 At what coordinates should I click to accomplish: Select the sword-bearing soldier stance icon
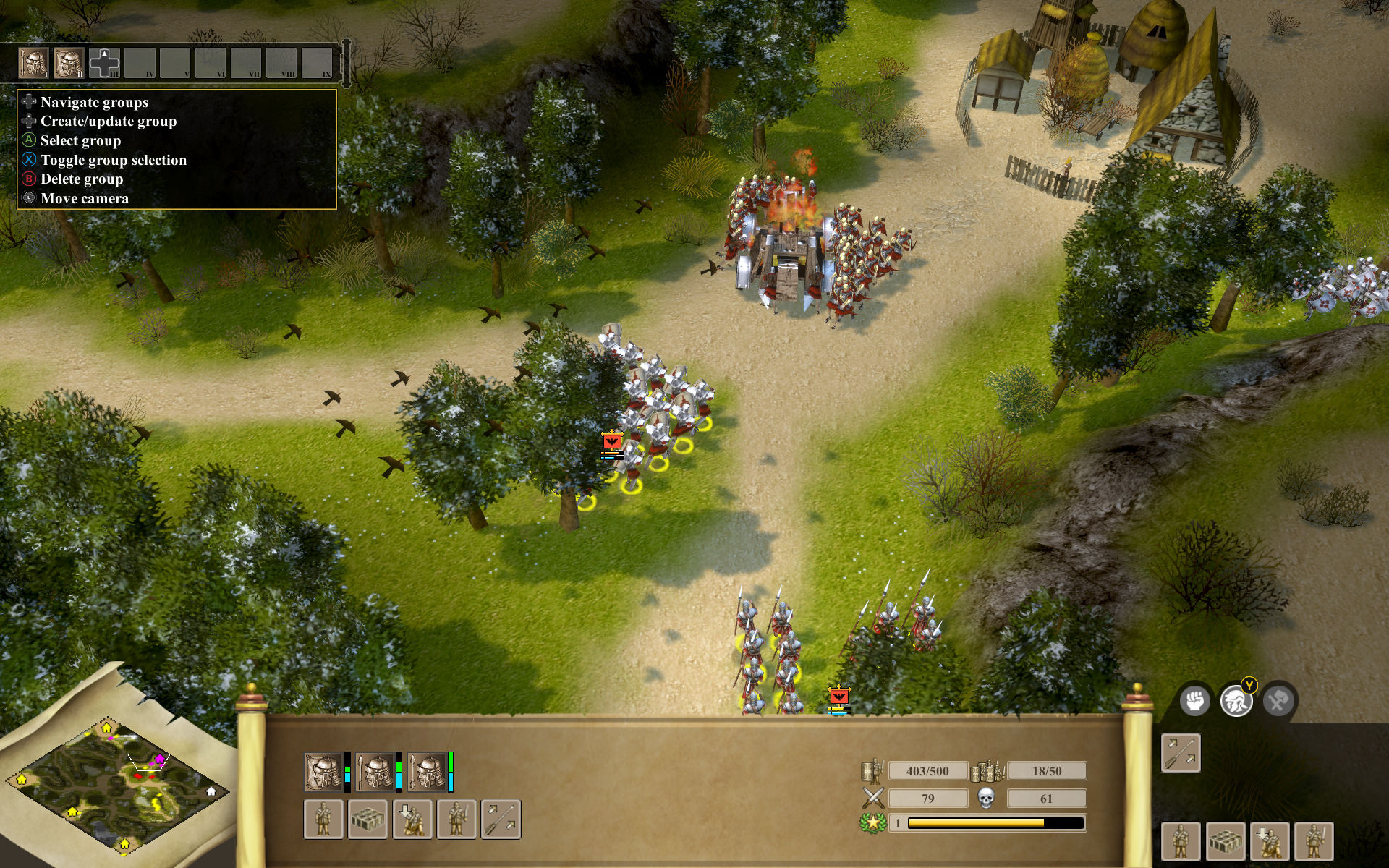(457, 820)
